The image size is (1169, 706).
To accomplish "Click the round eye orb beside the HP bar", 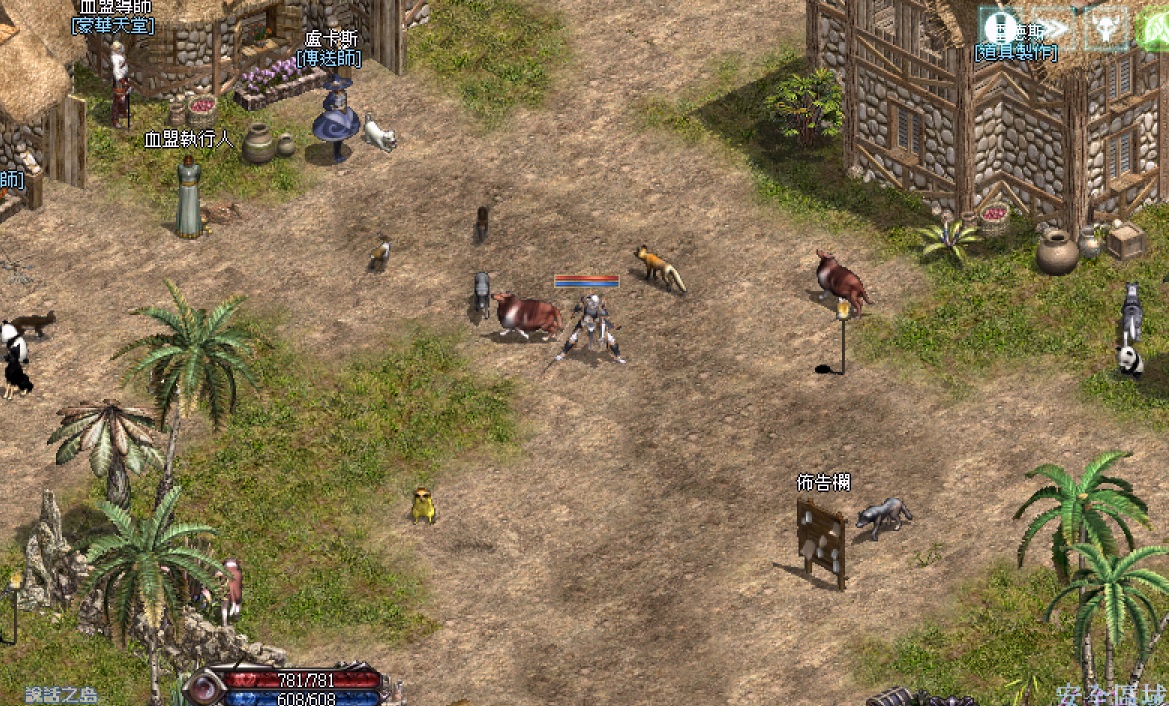I will pyautogui.click(x=203, y=688).
